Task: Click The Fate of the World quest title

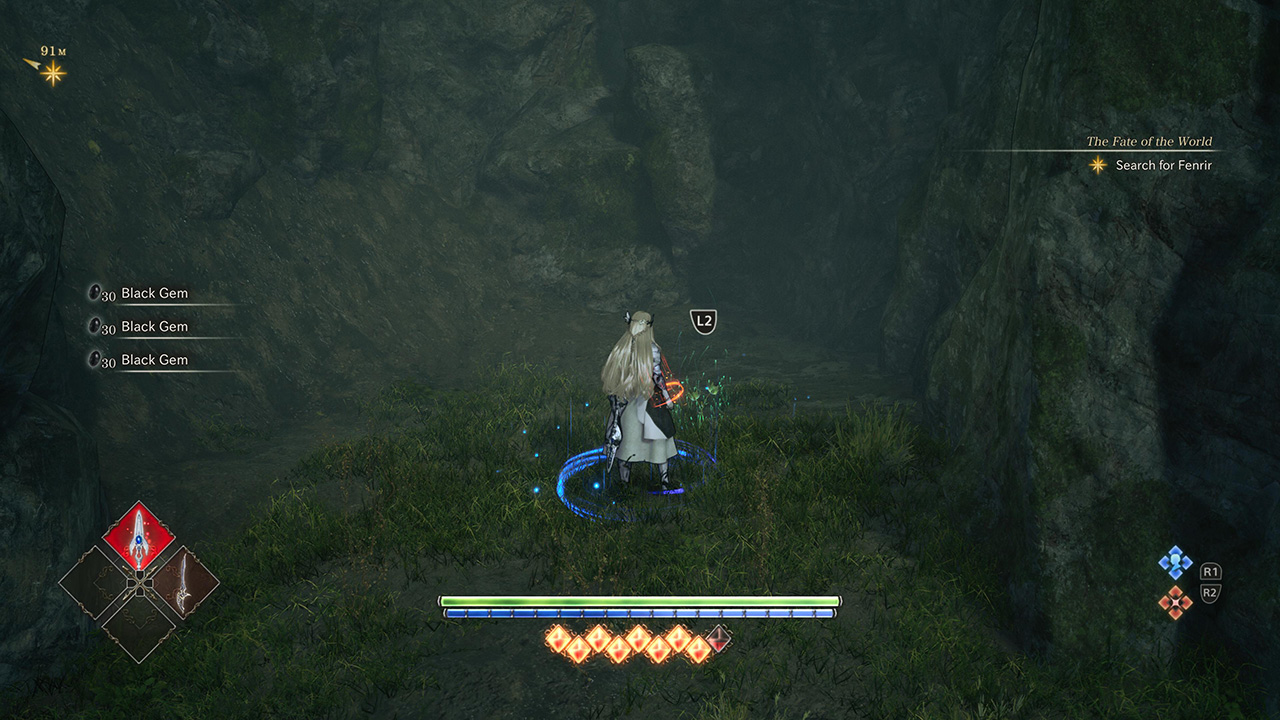Action: point(1149,141)
